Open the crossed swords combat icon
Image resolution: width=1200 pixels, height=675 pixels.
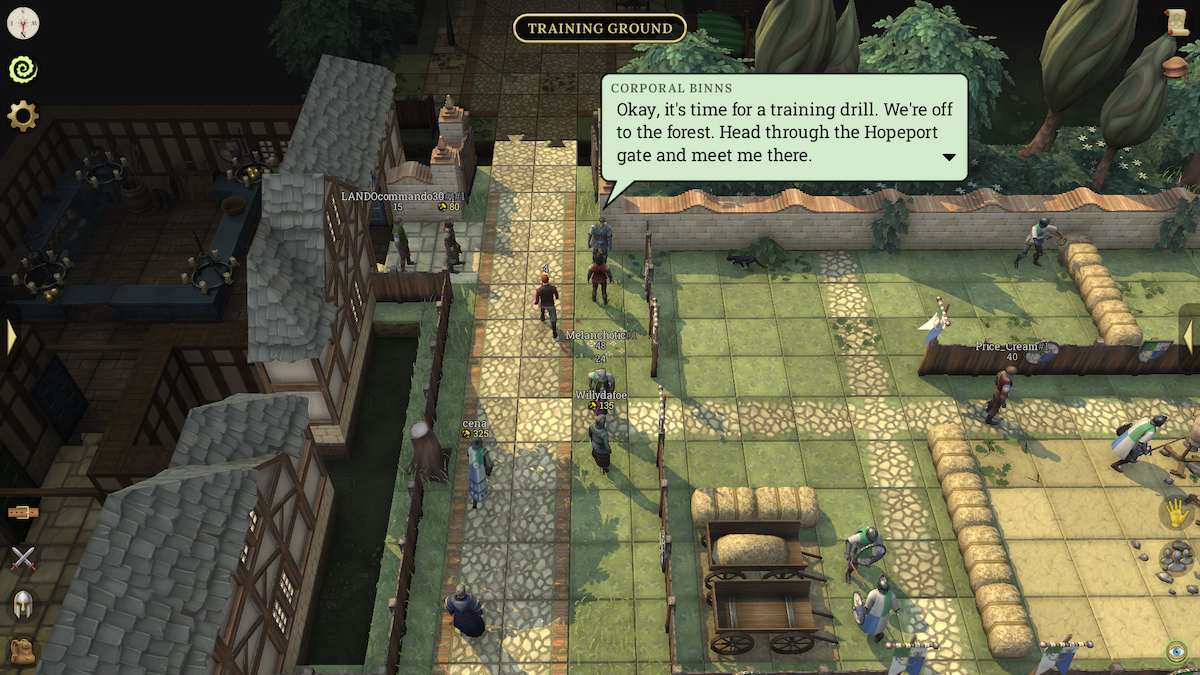[22, 558]
